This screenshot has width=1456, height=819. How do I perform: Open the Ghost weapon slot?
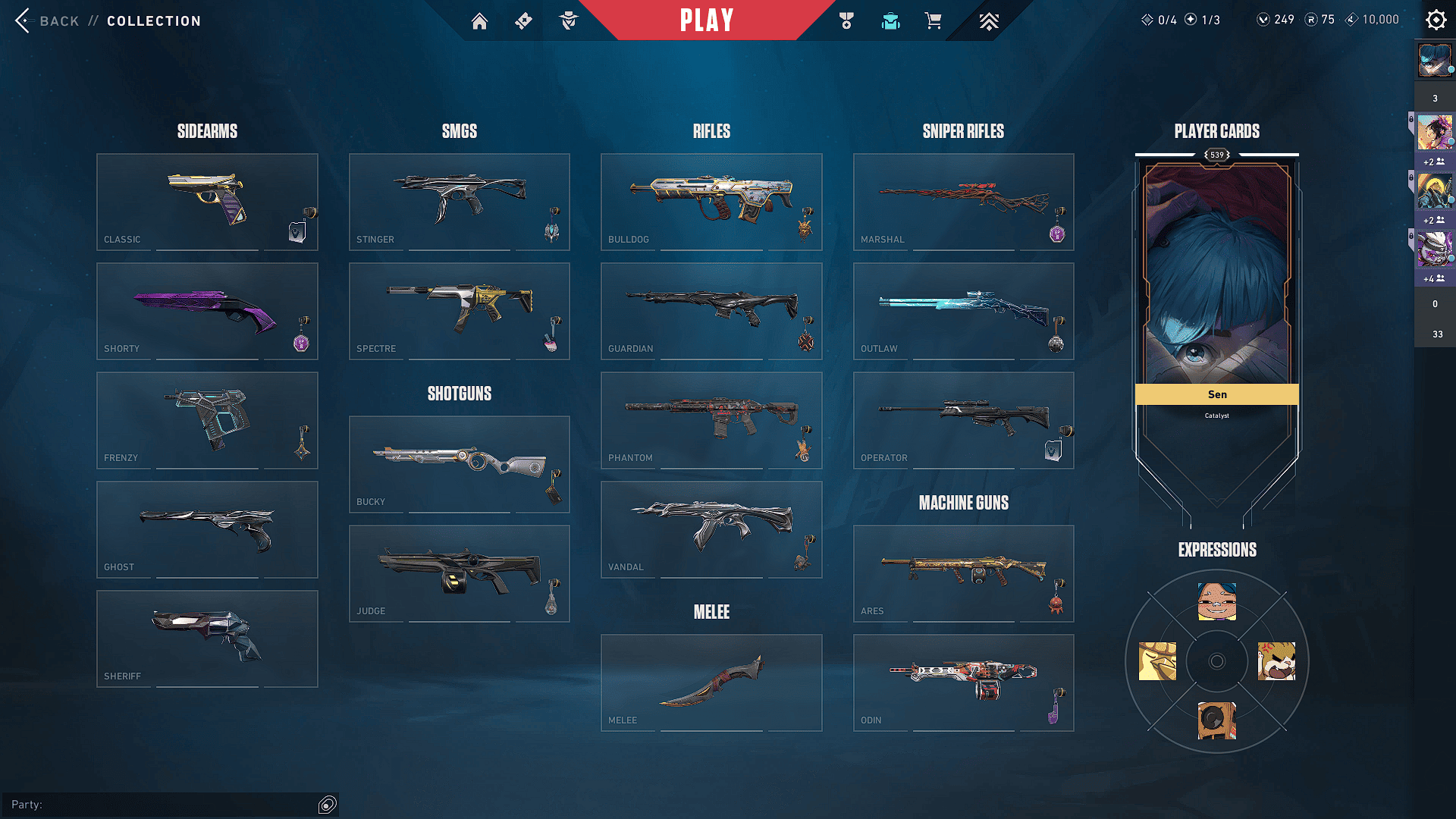(x=206, y=529)
